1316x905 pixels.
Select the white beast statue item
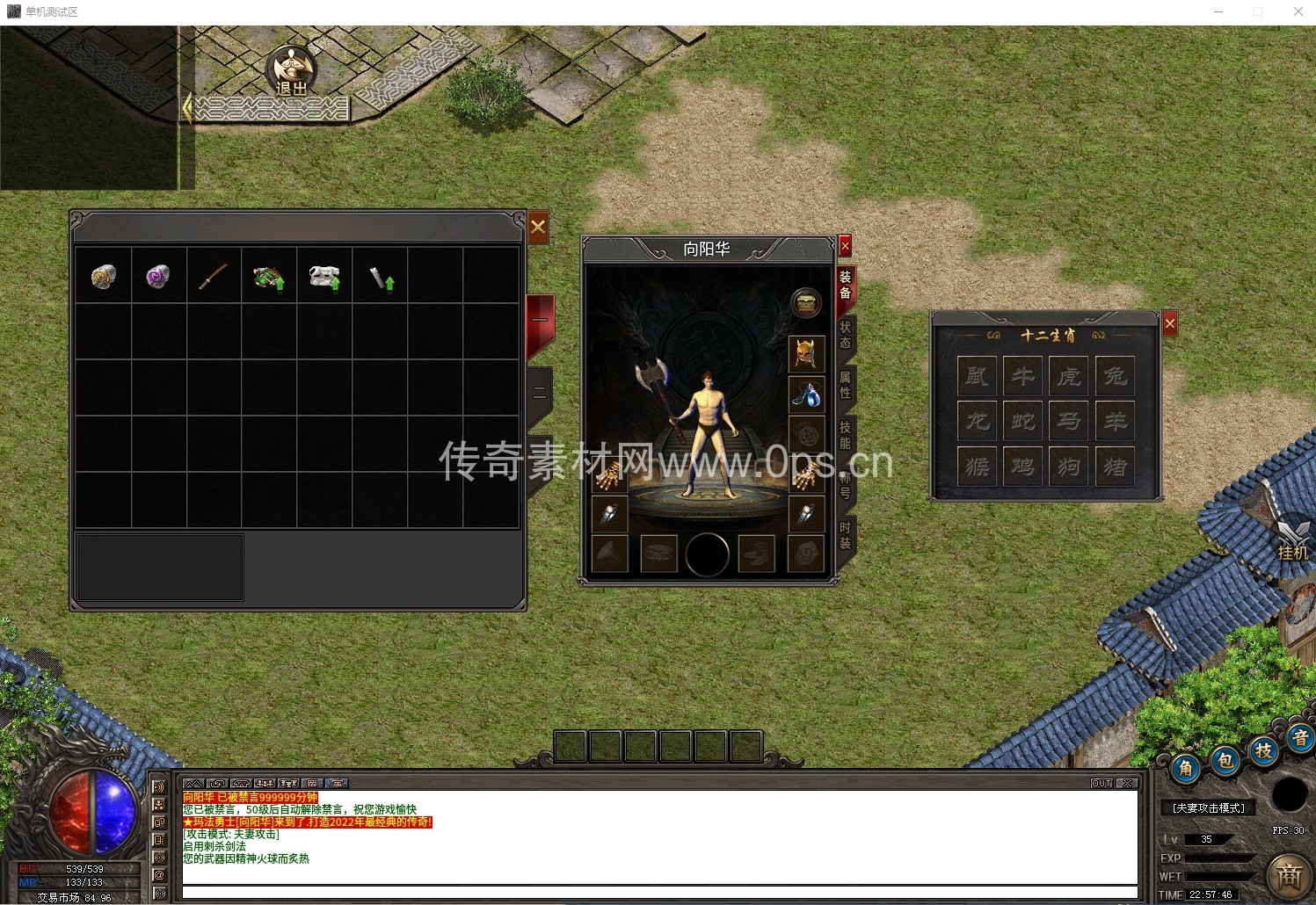pyautogui.click(x=324, y=277)
